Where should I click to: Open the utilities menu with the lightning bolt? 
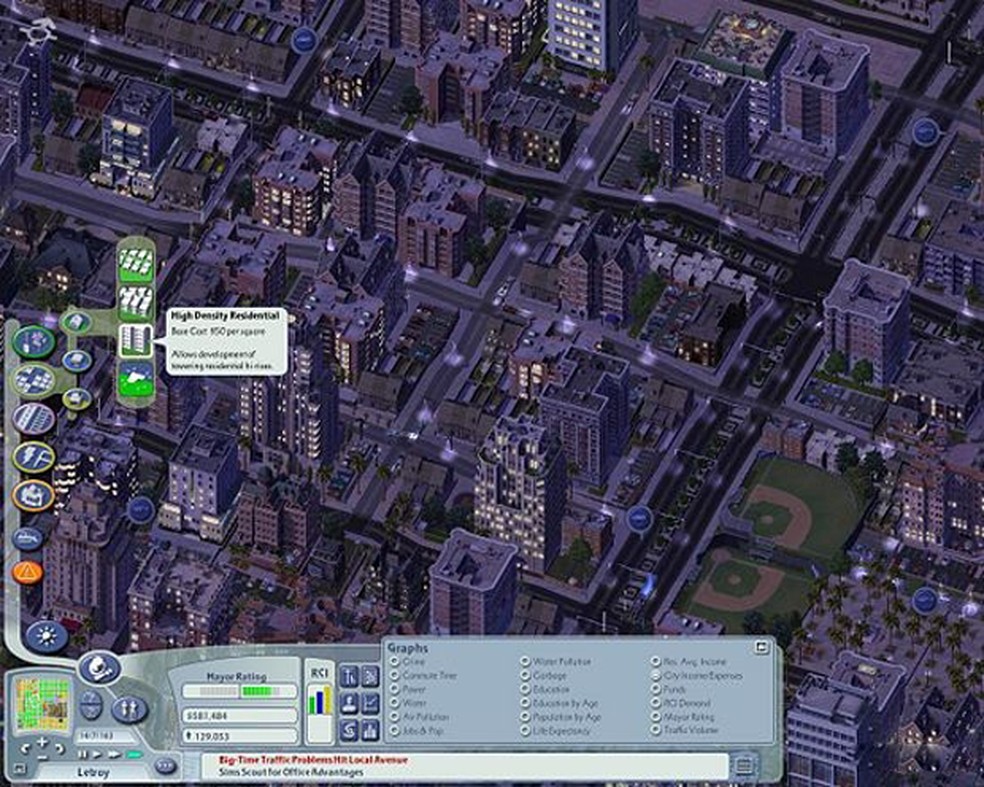[x=32, y=457]
